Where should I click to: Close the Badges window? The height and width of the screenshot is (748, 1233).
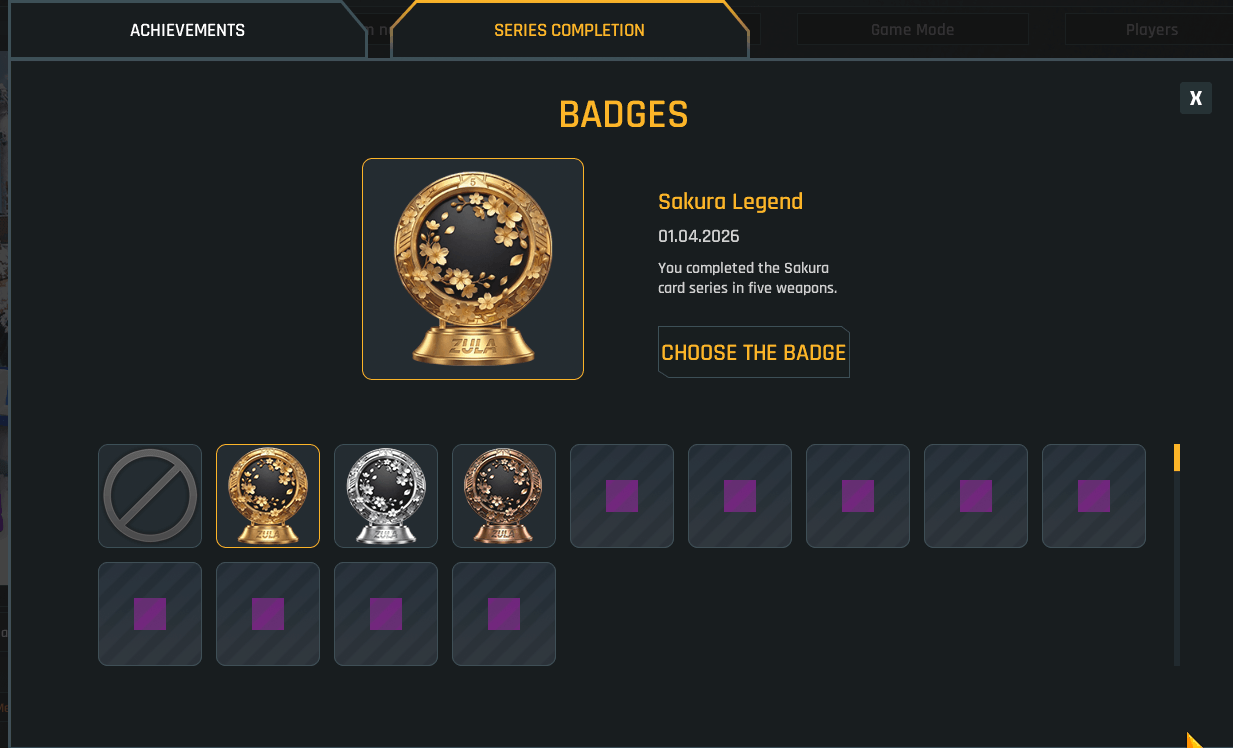(1195, 98)
